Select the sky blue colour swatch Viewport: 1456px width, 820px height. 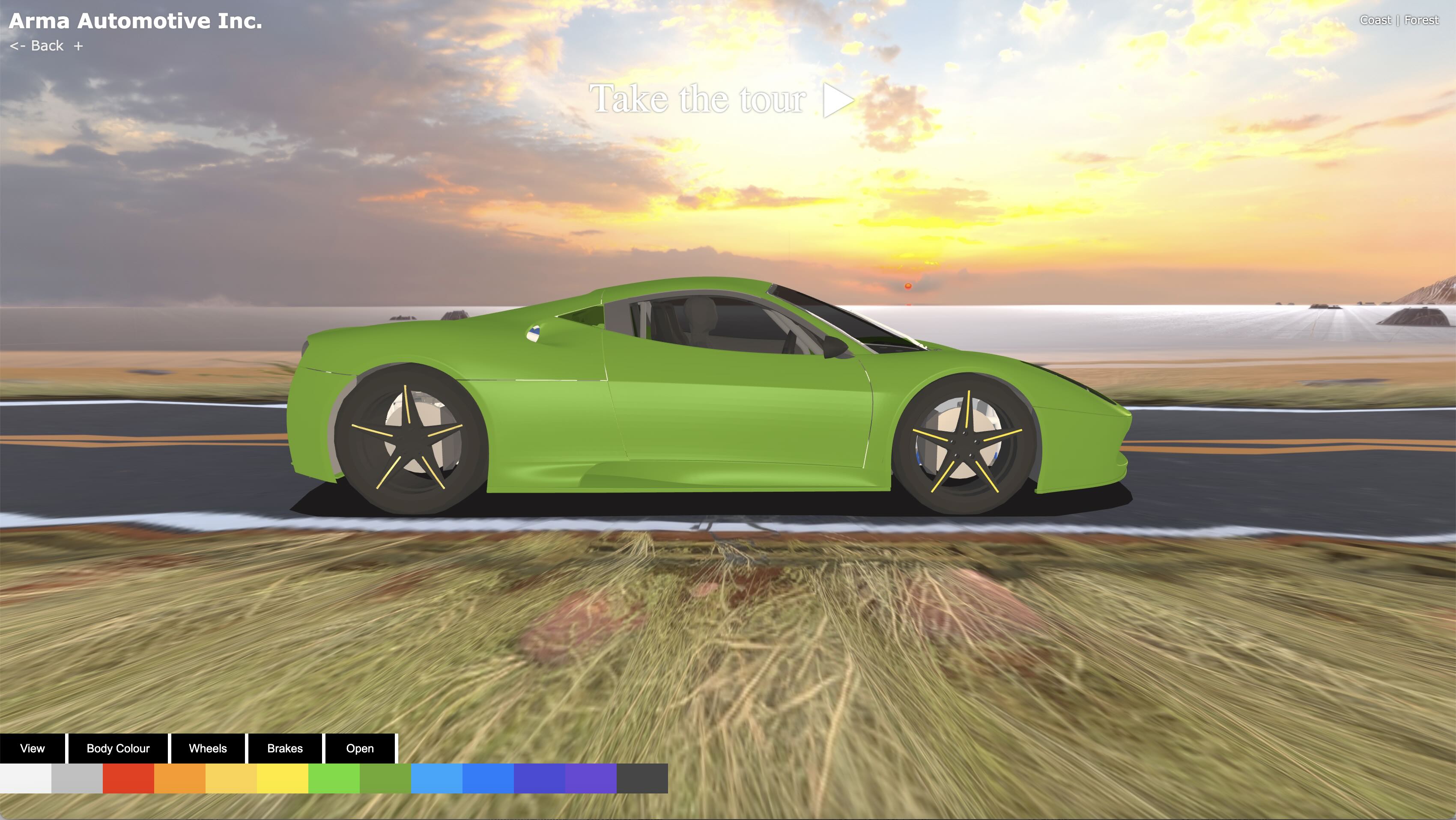coord(437,778)
